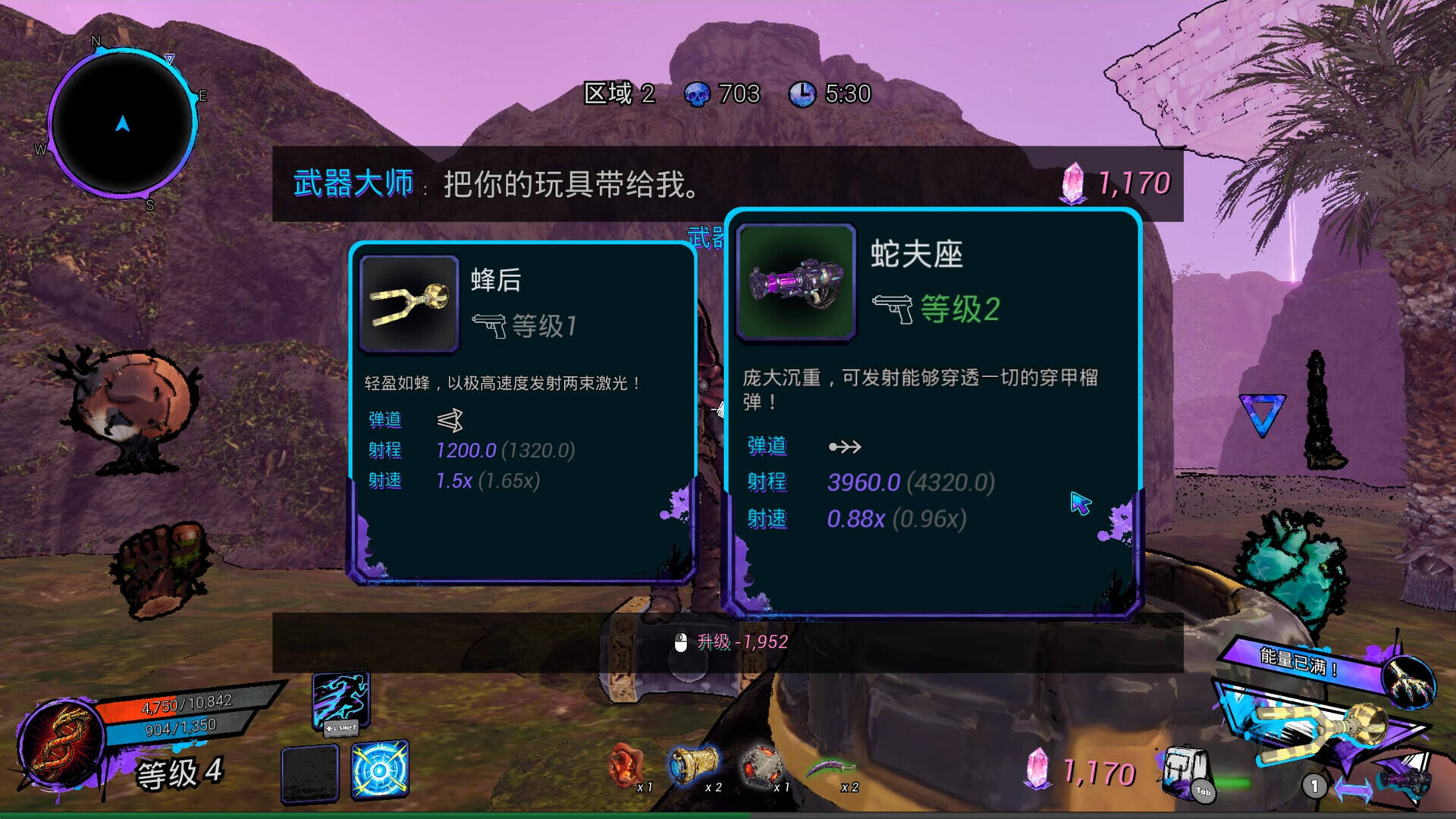The height and width of the screenshot is (819, 1456).
Task: Click the skull kill-counter icon at the top
Action: click(x=698, y=95)
